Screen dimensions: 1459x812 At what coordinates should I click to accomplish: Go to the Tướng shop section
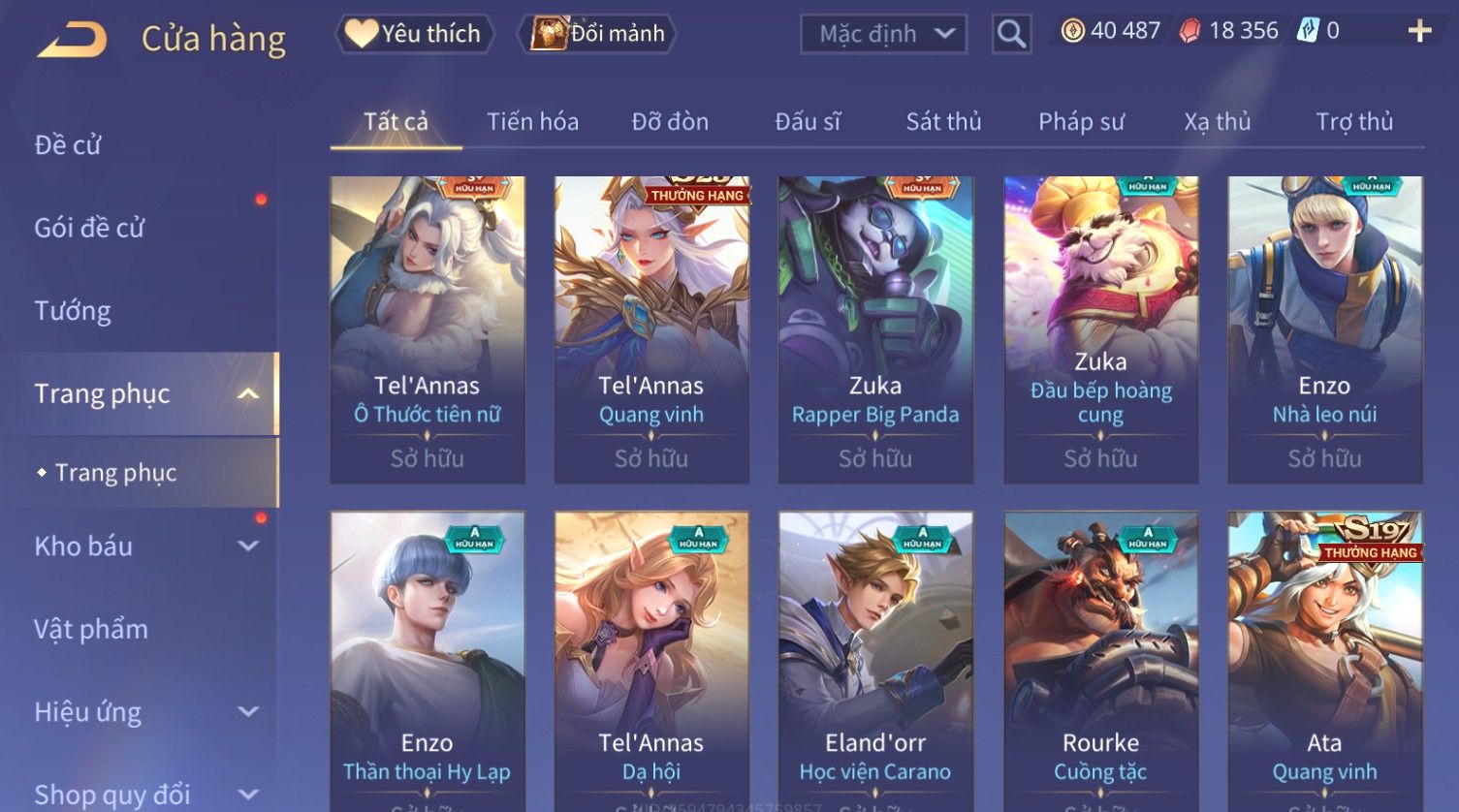click(73, 311)
